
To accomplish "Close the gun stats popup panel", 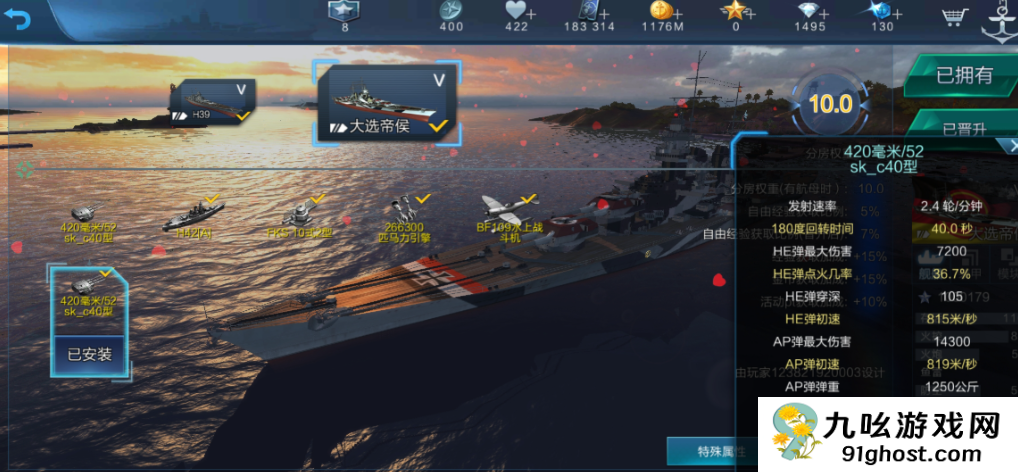I will pos(1012,145).
